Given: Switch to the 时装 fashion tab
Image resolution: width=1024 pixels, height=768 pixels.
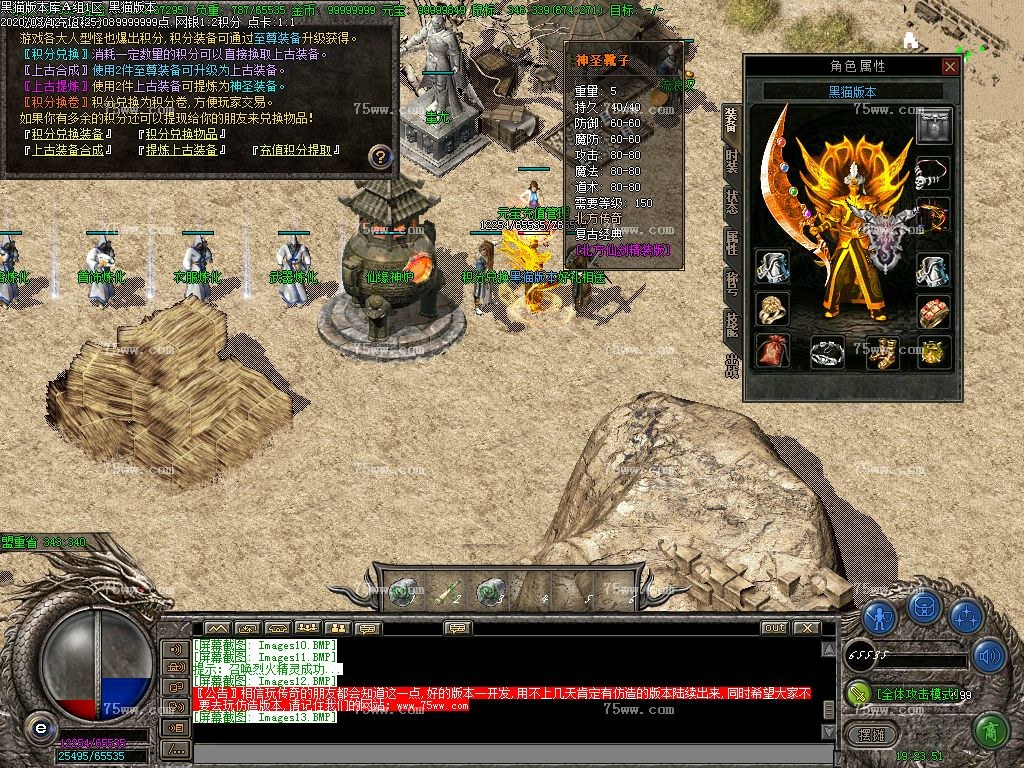Looking at the screenshot, I should click(731, 163).
